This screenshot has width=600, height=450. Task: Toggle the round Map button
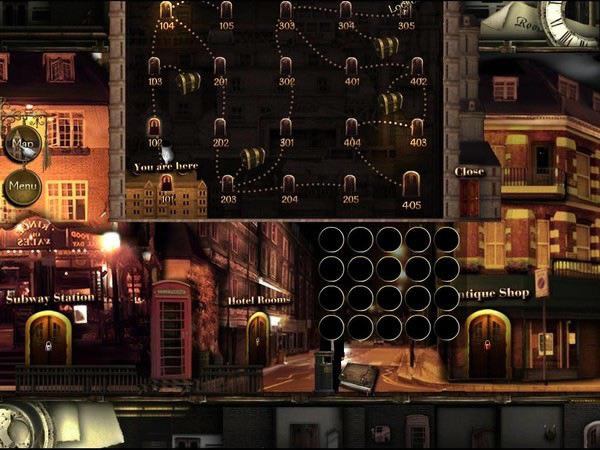(23, 144)
